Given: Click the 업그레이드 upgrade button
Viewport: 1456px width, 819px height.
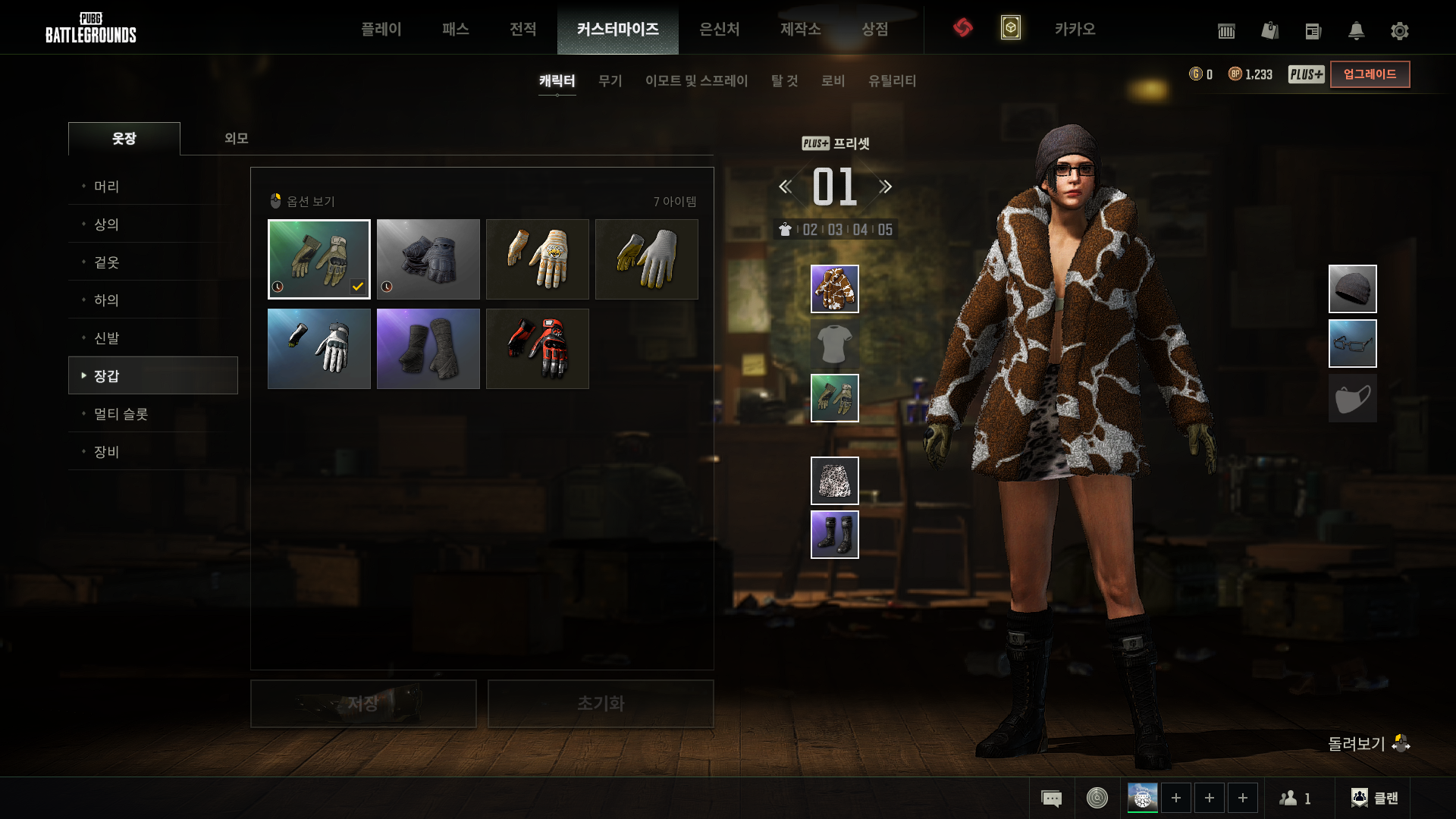Looking at the screenshot, I should (1370, 74).
